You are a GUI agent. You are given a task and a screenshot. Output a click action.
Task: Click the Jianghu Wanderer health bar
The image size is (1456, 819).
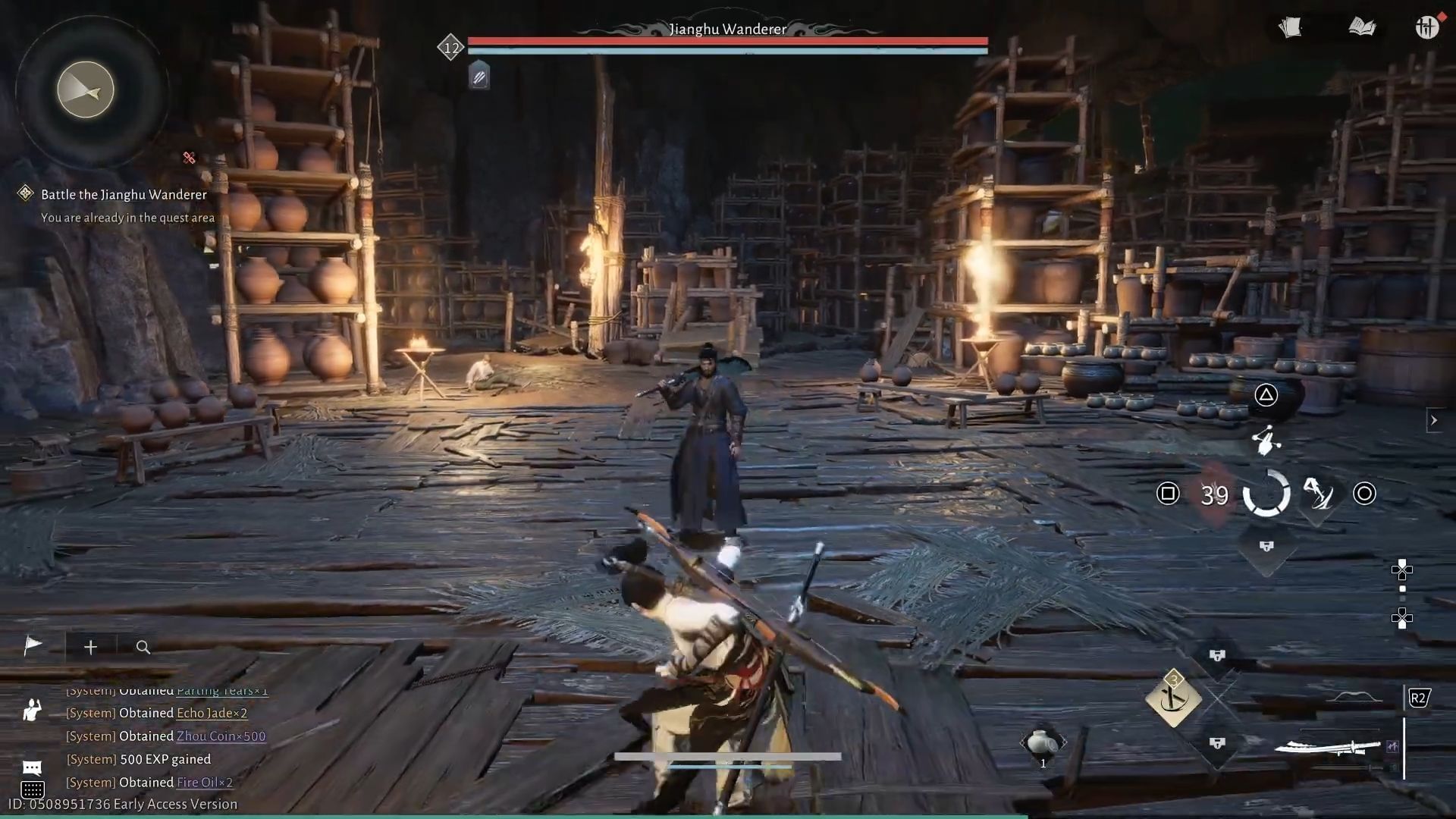click(726, 39)
